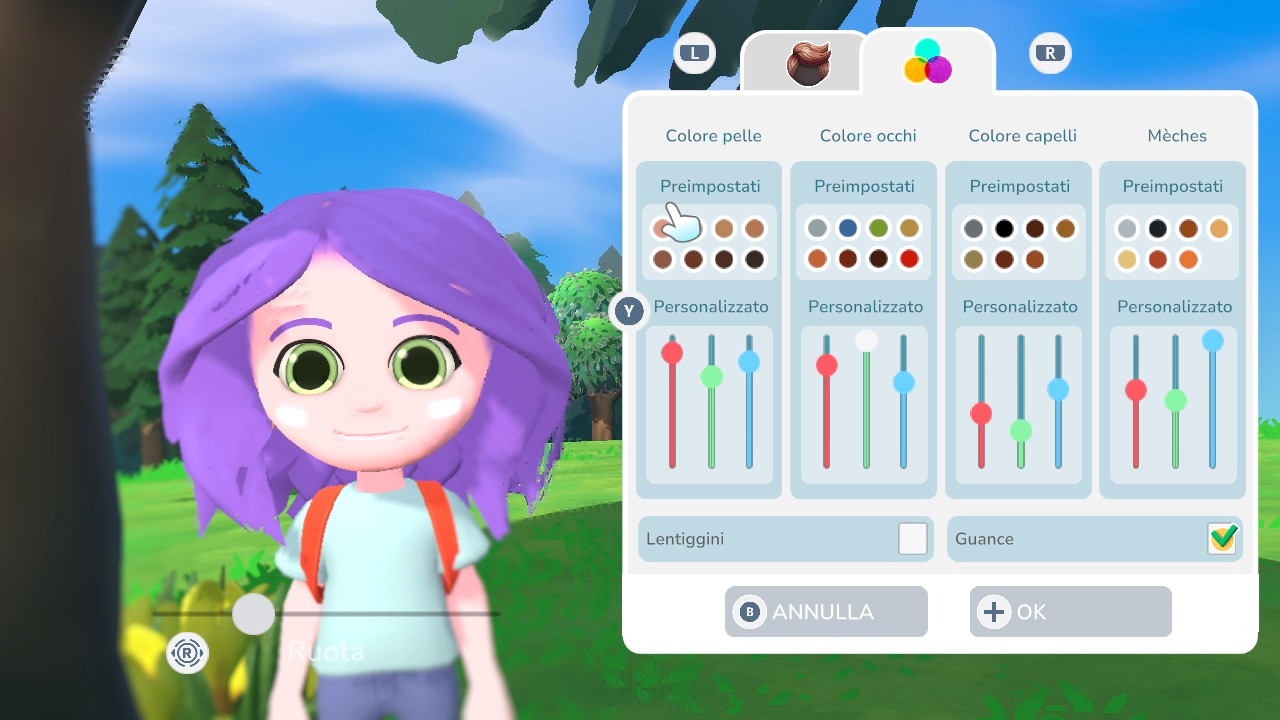Click the white-knobbed green slider under Colore occhi
The height and width of the screenshot is (720, 1280).
[x=866, y=341]
